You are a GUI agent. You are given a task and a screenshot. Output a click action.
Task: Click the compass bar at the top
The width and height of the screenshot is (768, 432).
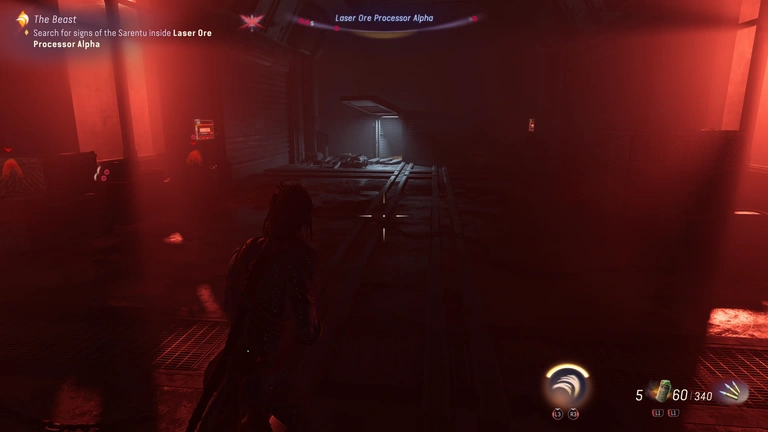click(384, 20)
